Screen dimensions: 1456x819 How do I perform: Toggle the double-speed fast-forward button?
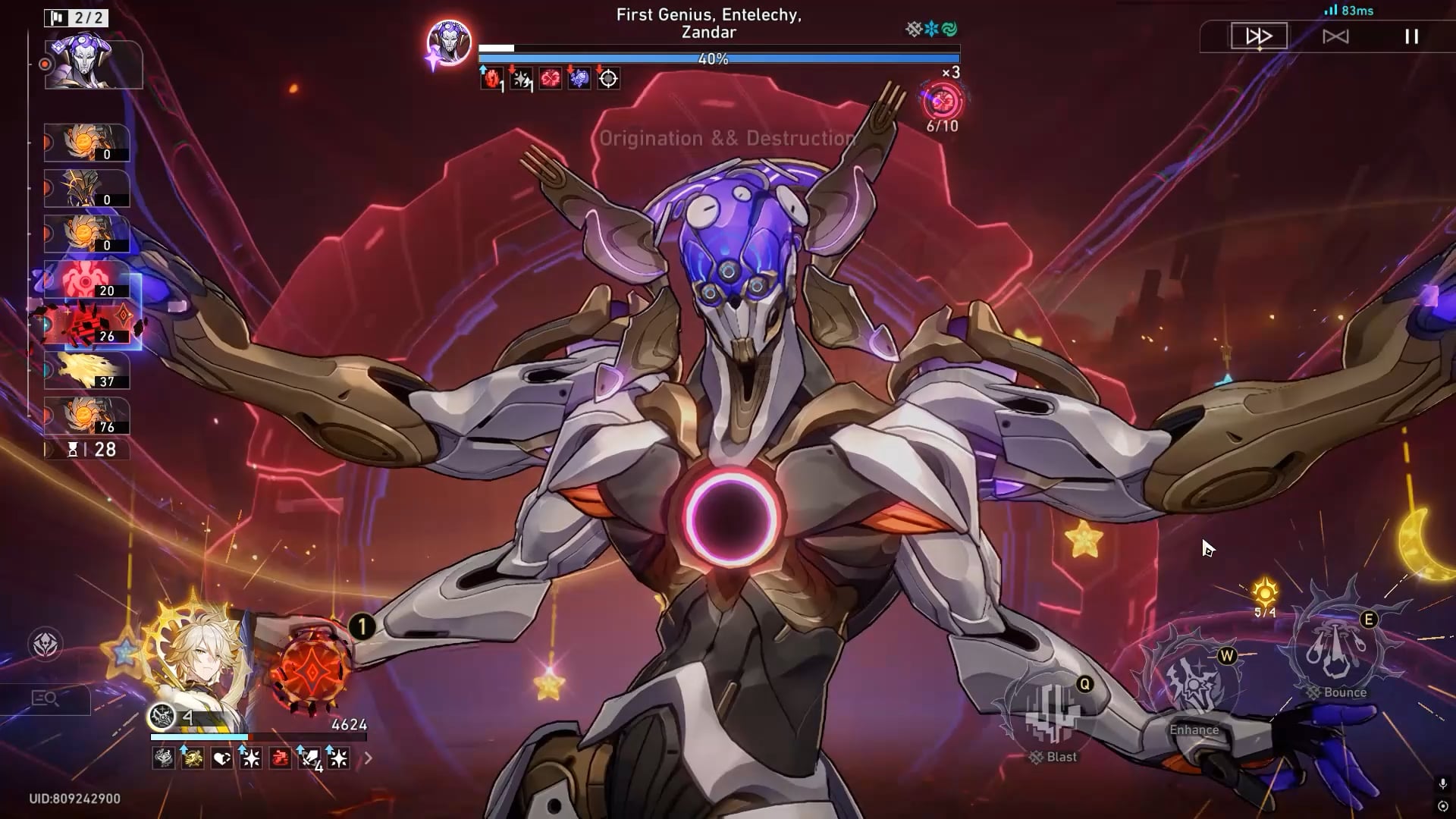[x=1259, y=36]
